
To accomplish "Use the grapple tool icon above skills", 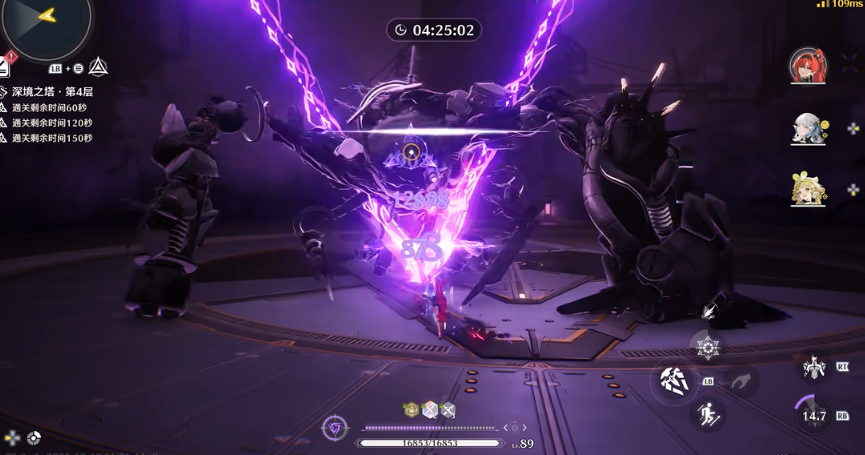I will [710, 311].
